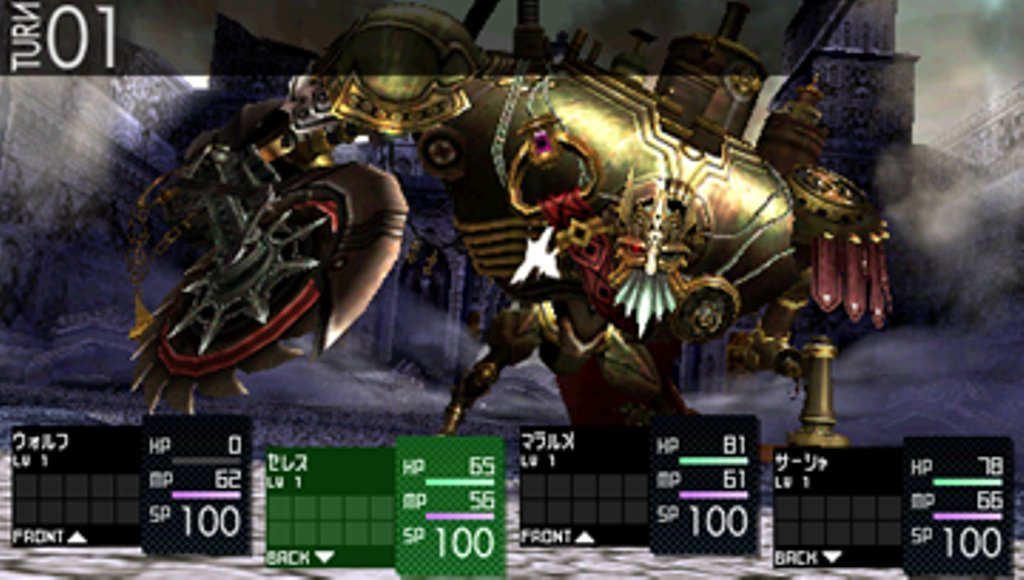The image size is (1024, 580).
Task: Toggle the BACK row indicator under セレス
Action: [x=302, y=558]
